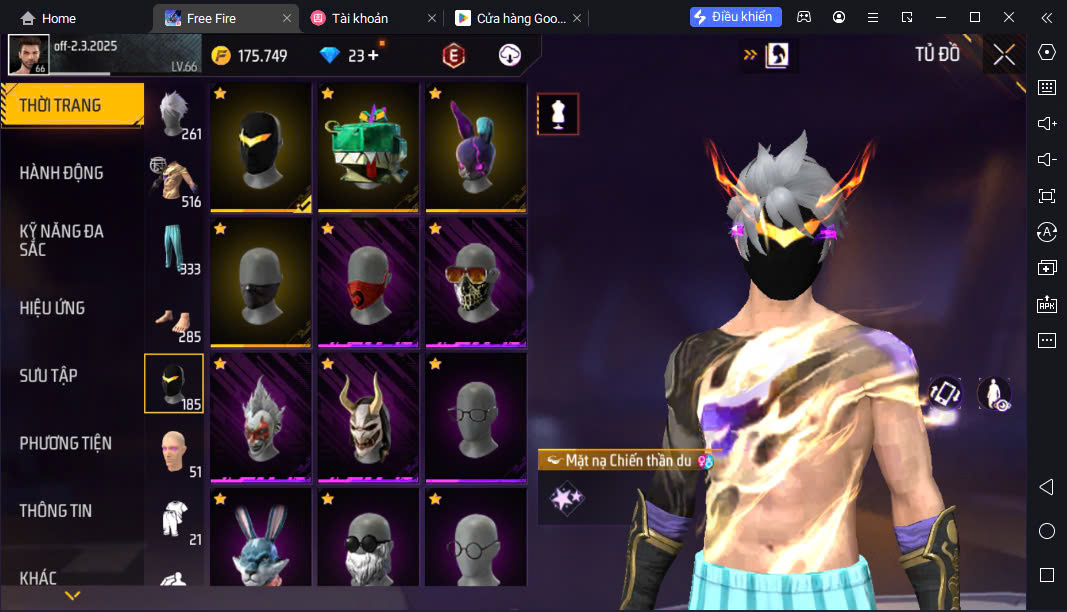Viewport: 1067px width, 612px height.
Task: Show the shirt subcategory with 516 items
Action: pos(174,182)
